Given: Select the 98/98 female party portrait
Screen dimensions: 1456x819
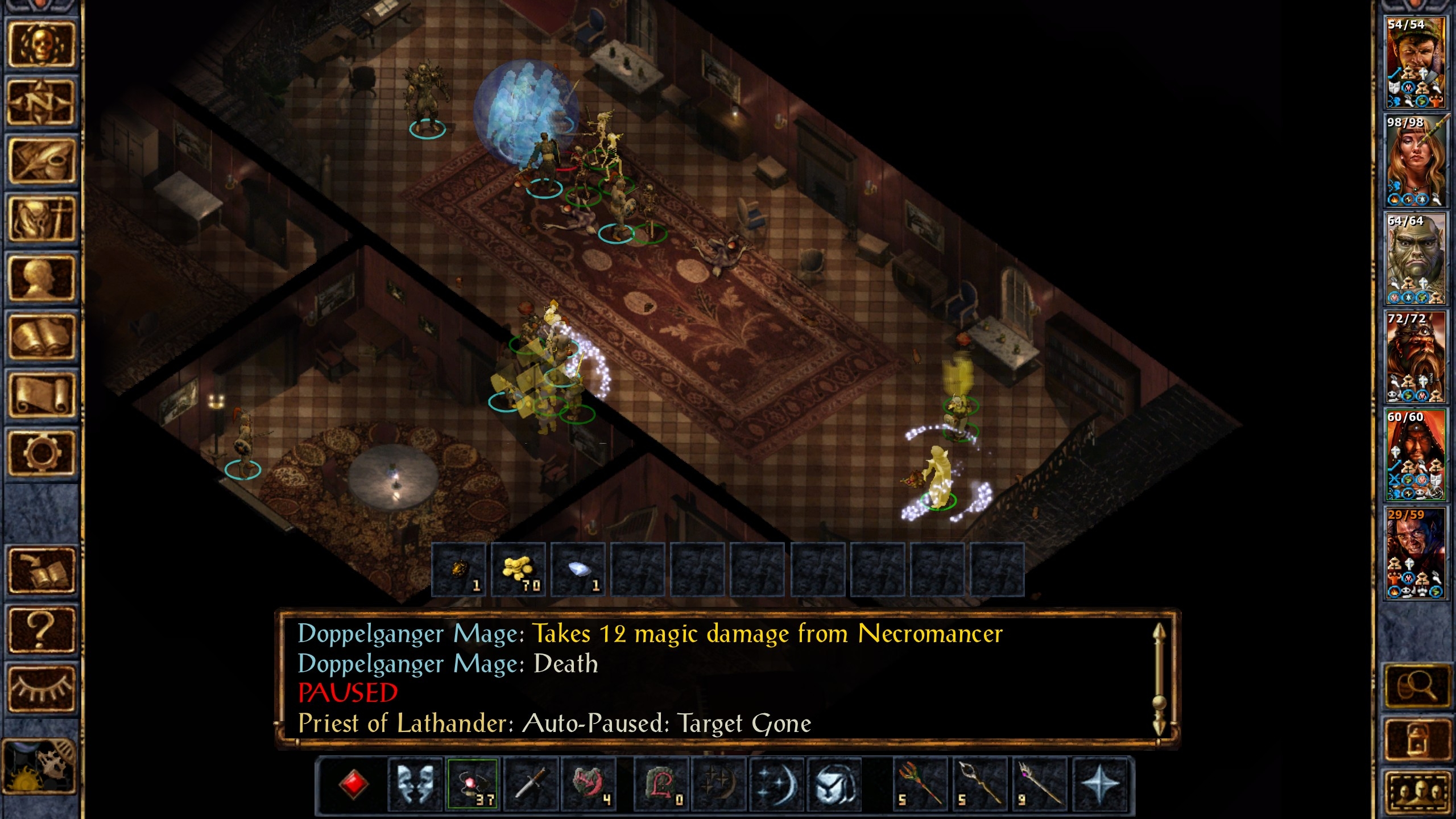Looking at the screenshot, I should click(x=1415, y=160).
